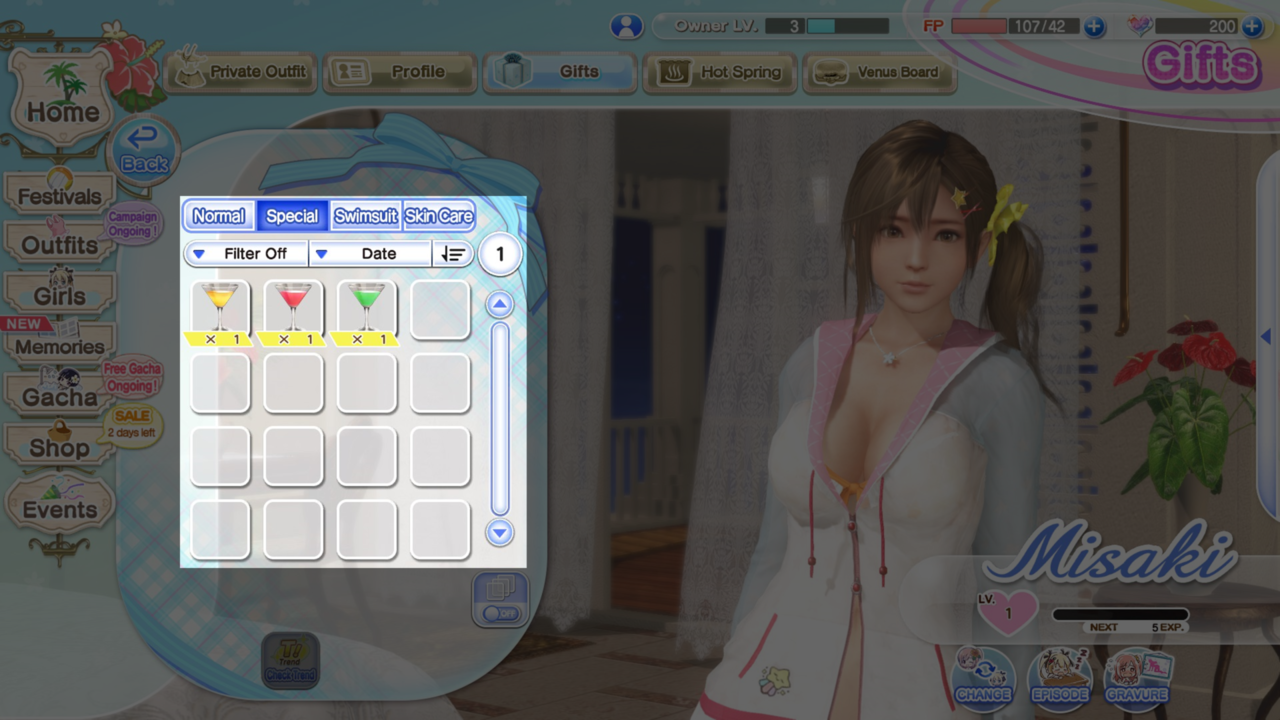Select the green cocktail gift
1280x720 pixels.
coord(366,307)
